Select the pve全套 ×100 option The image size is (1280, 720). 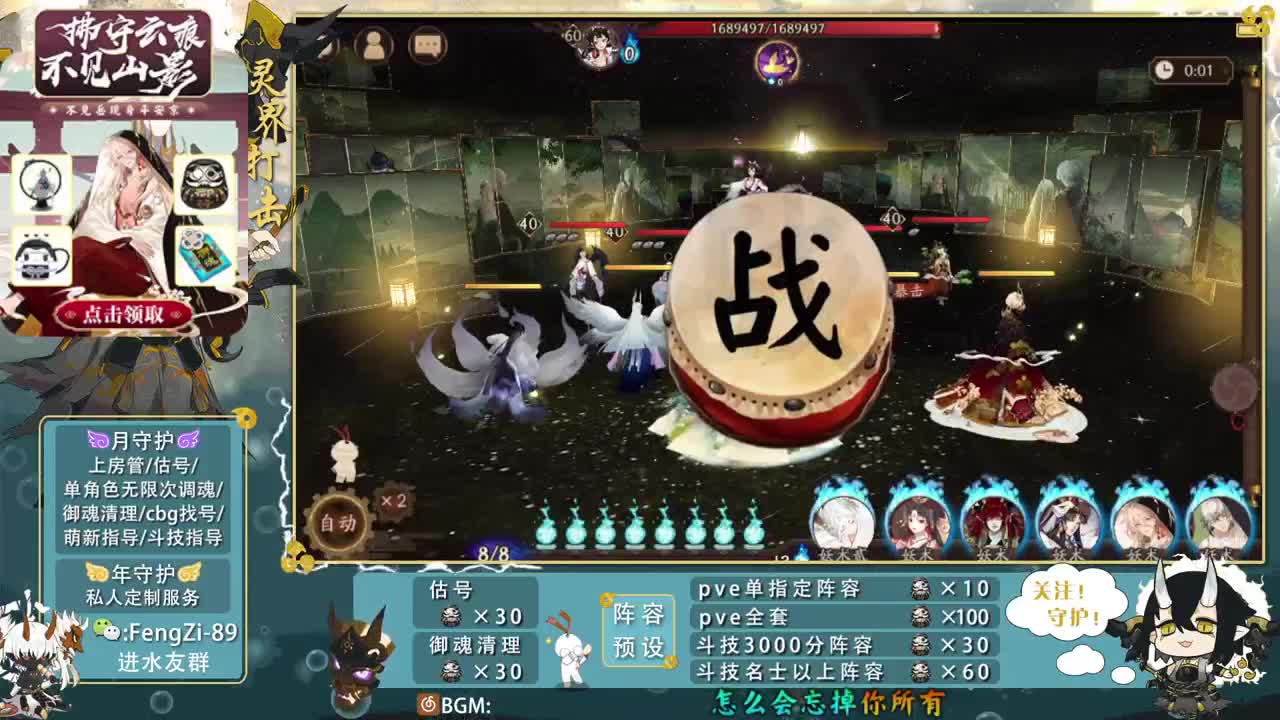(842, 617)
